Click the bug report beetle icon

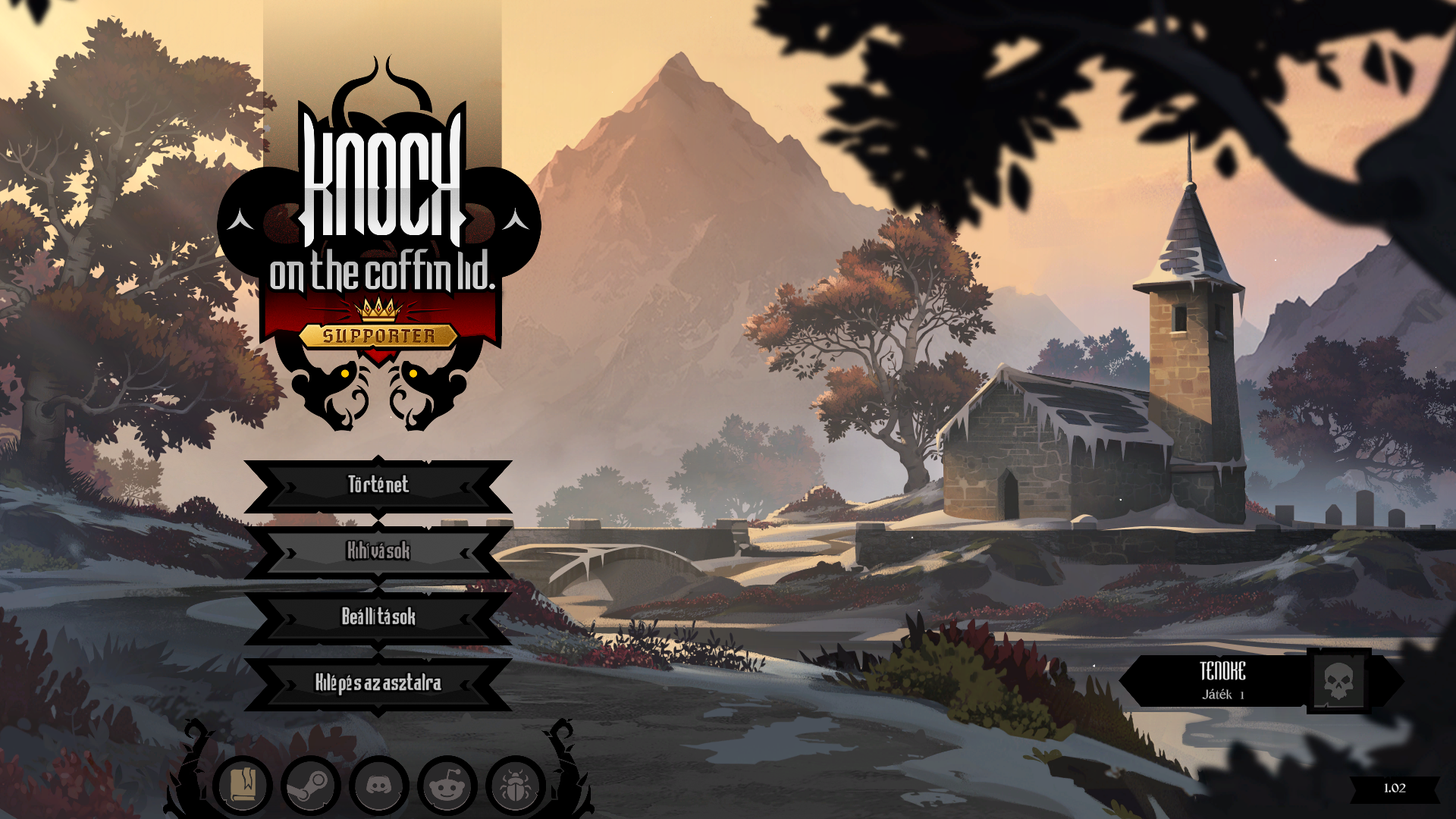515,785
